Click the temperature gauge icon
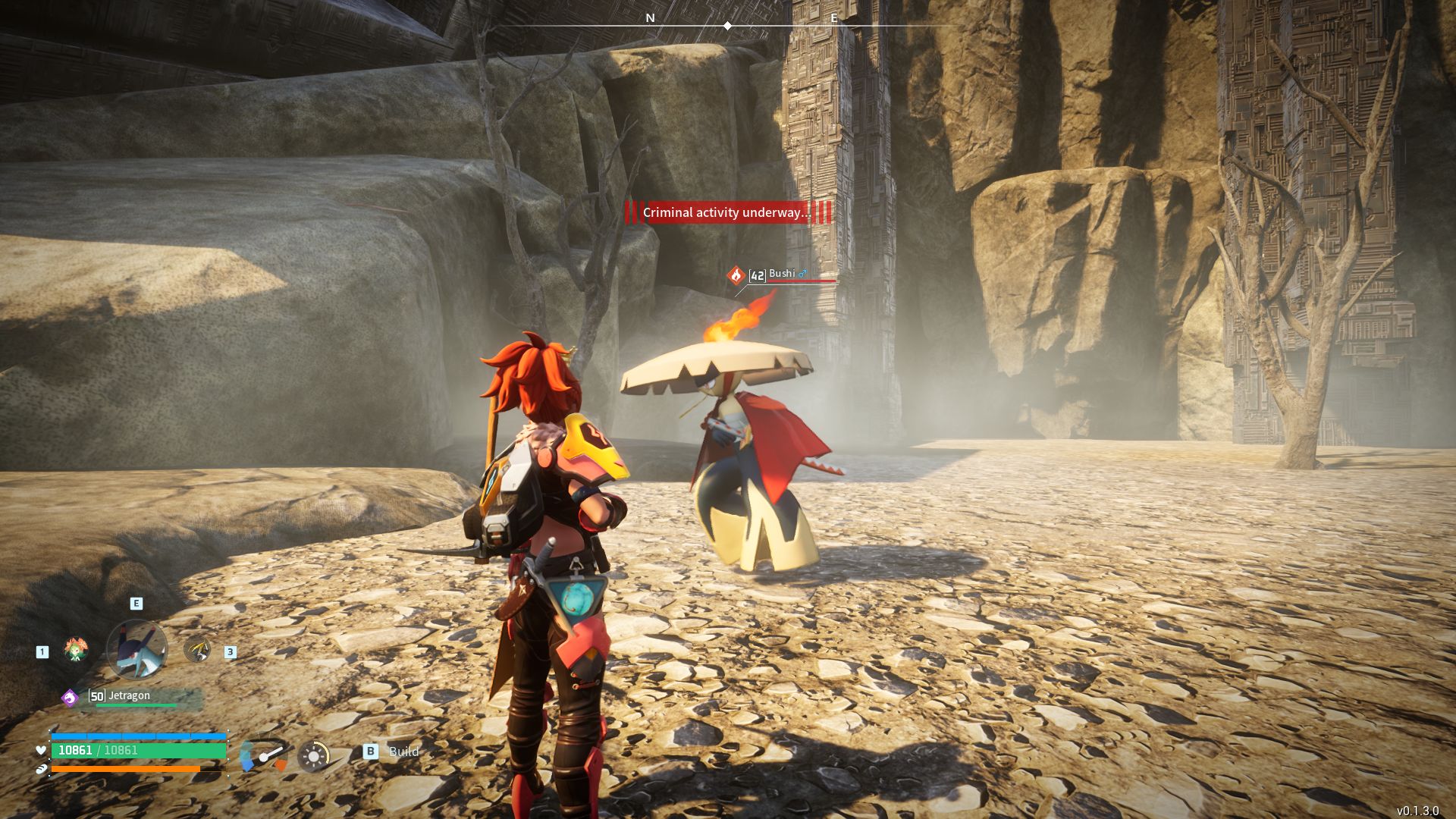 click(263, 755)
